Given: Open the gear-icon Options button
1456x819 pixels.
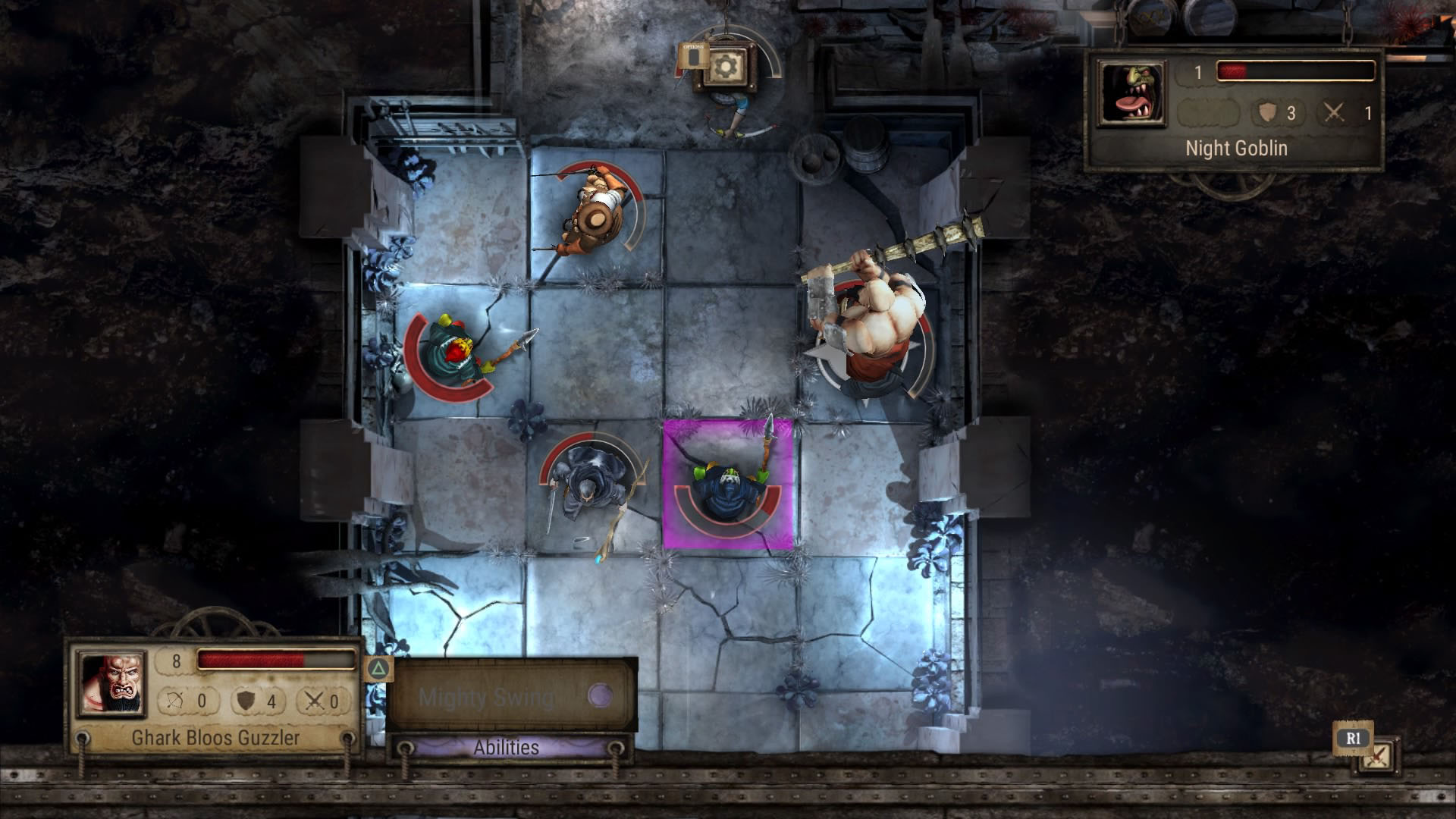Looking at the screenshot, I should click(x=726, y=66).
